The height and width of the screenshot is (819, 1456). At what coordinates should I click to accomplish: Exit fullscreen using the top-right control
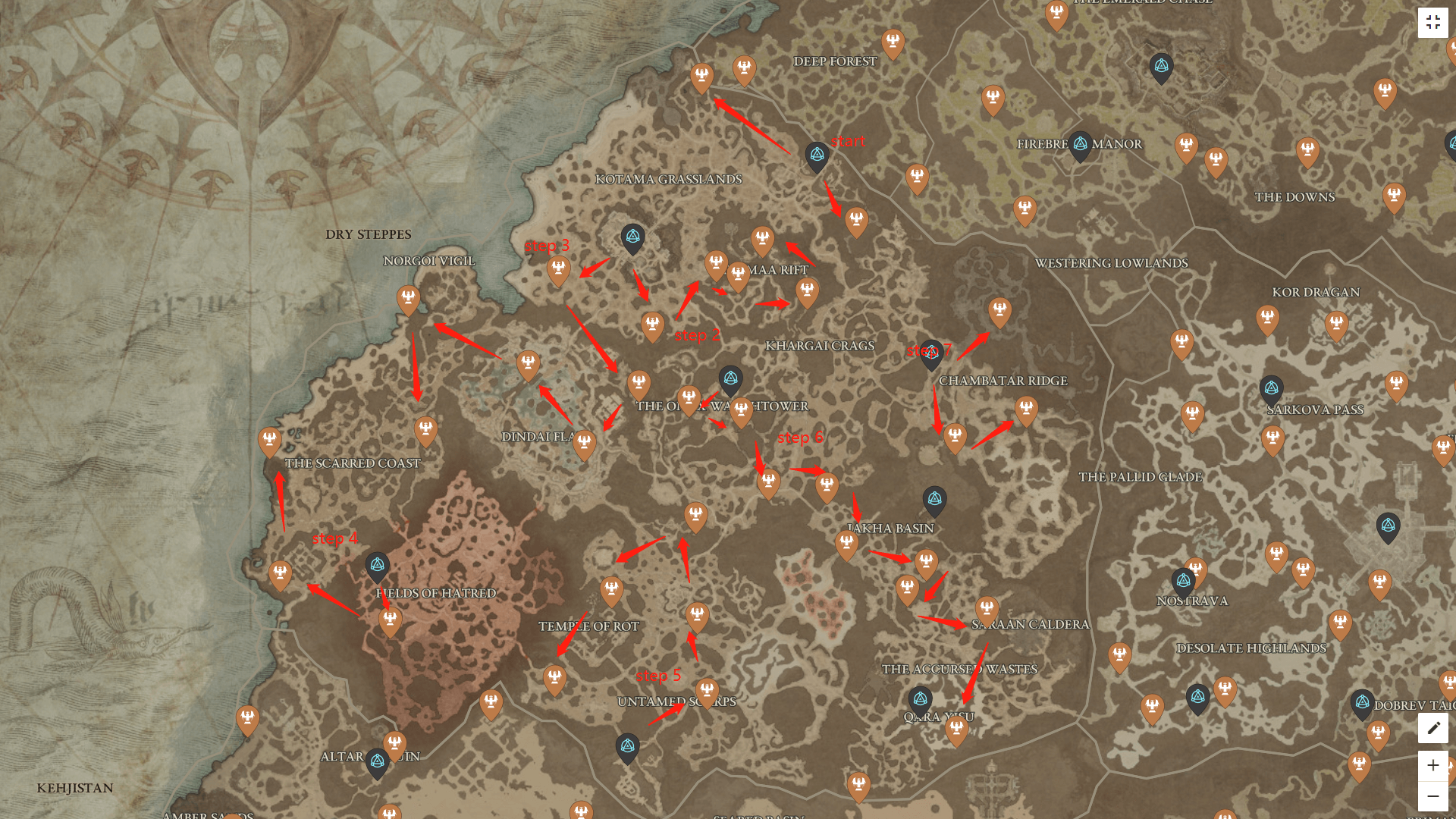point(1433,22)
